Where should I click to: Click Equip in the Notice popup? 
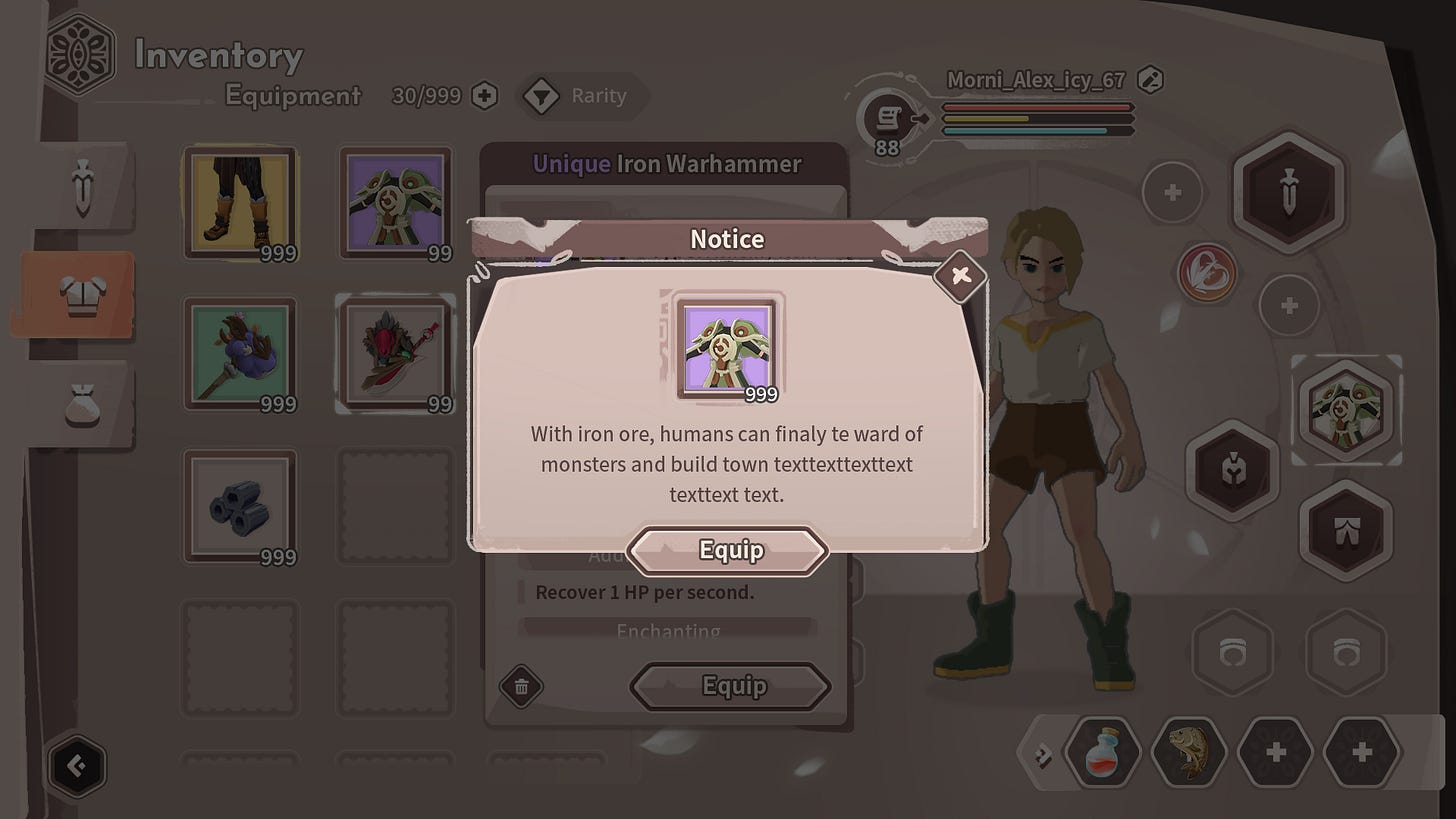tap(729, 550)
